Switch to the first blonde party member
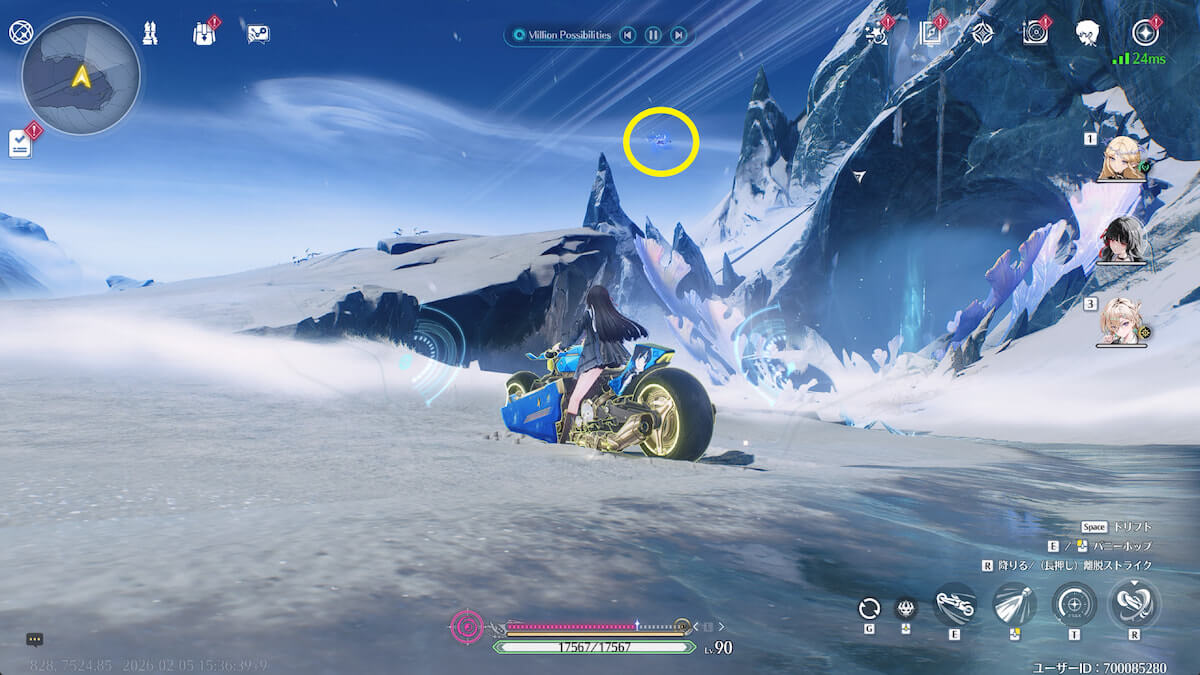 pos(1120,158)
